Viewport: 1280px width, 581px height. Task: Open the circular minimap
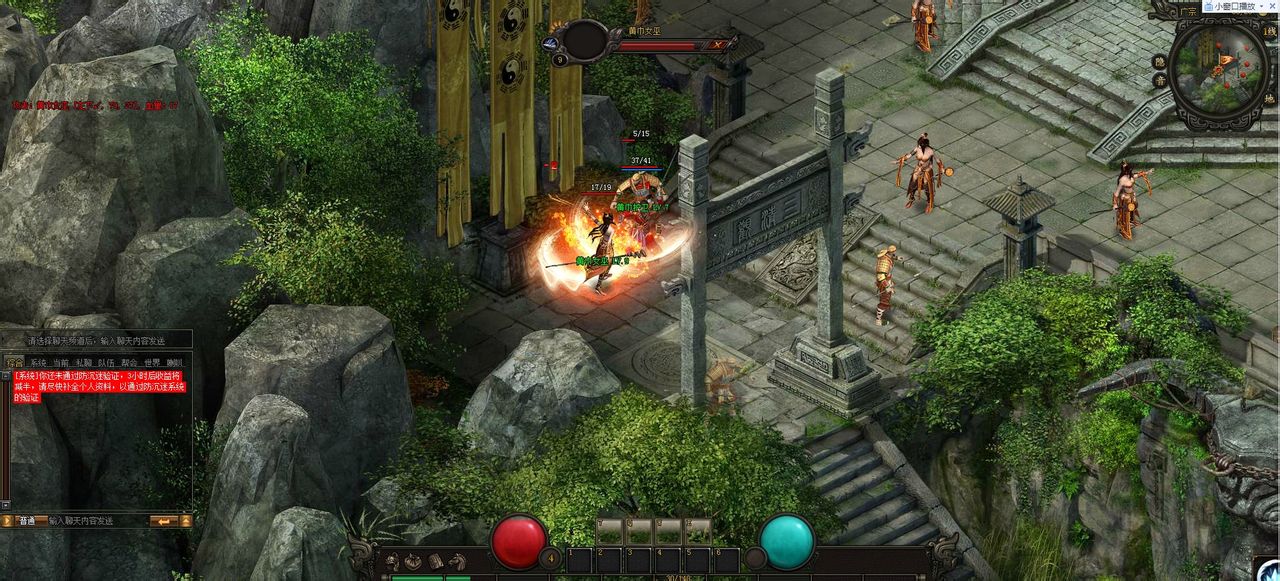(x=1218, y=67)
